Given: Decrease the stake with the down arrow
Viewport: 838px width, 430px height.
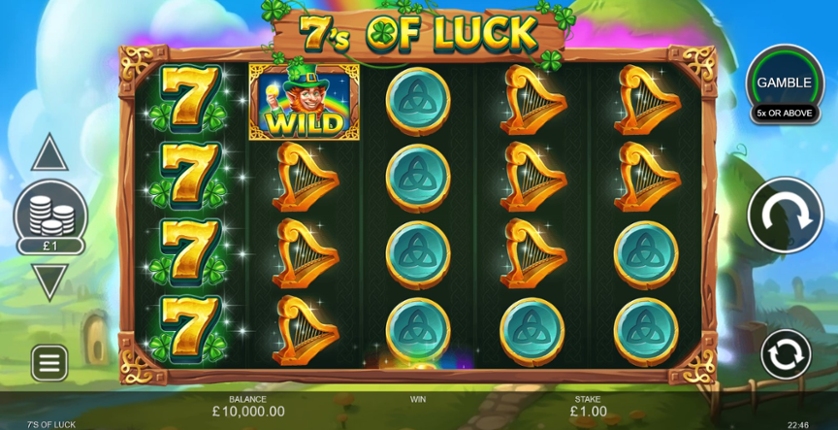Looking at the screenshot, I should (49, 280).
